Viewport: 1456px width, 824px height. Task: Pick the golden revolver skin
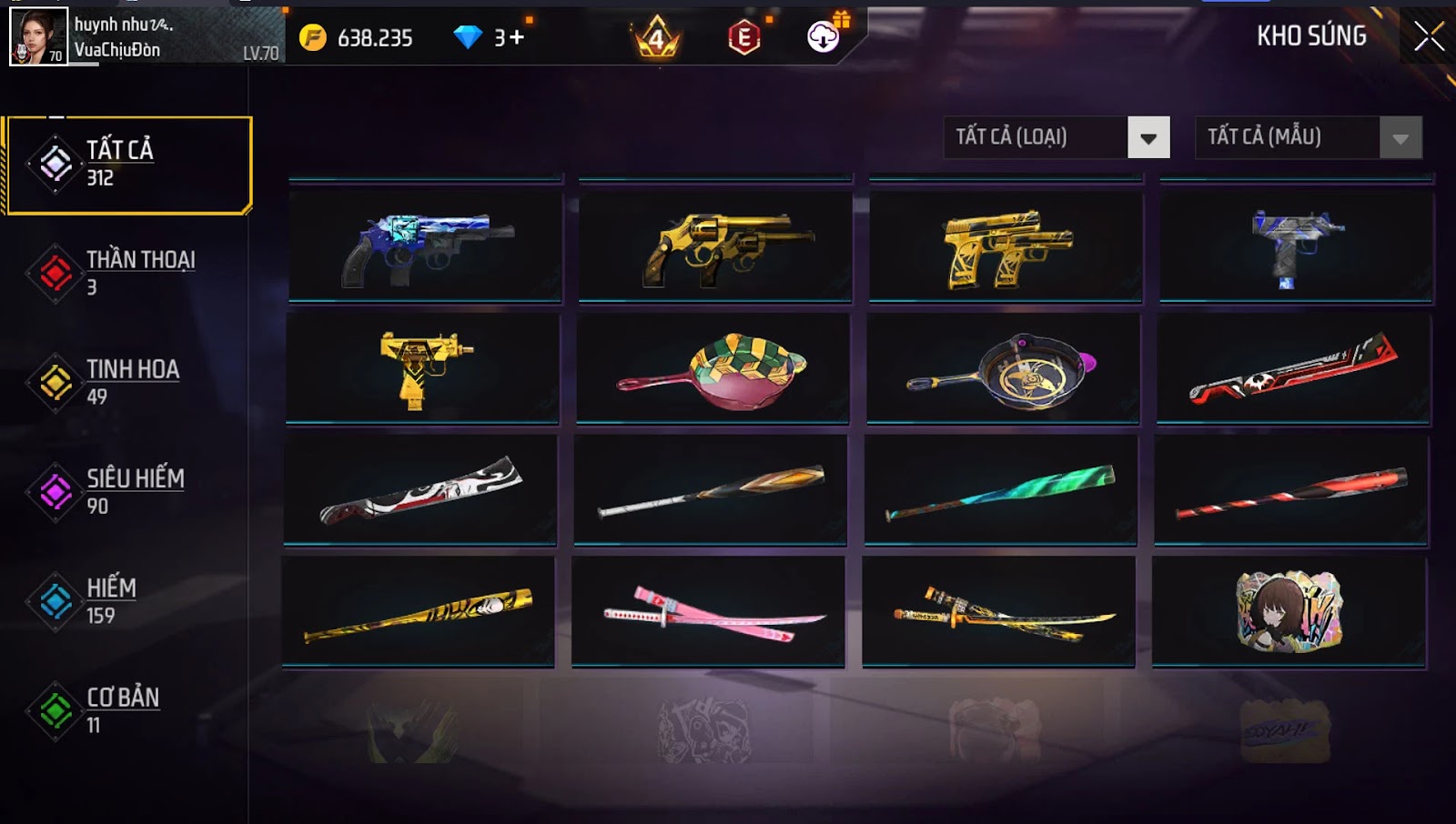715,246
